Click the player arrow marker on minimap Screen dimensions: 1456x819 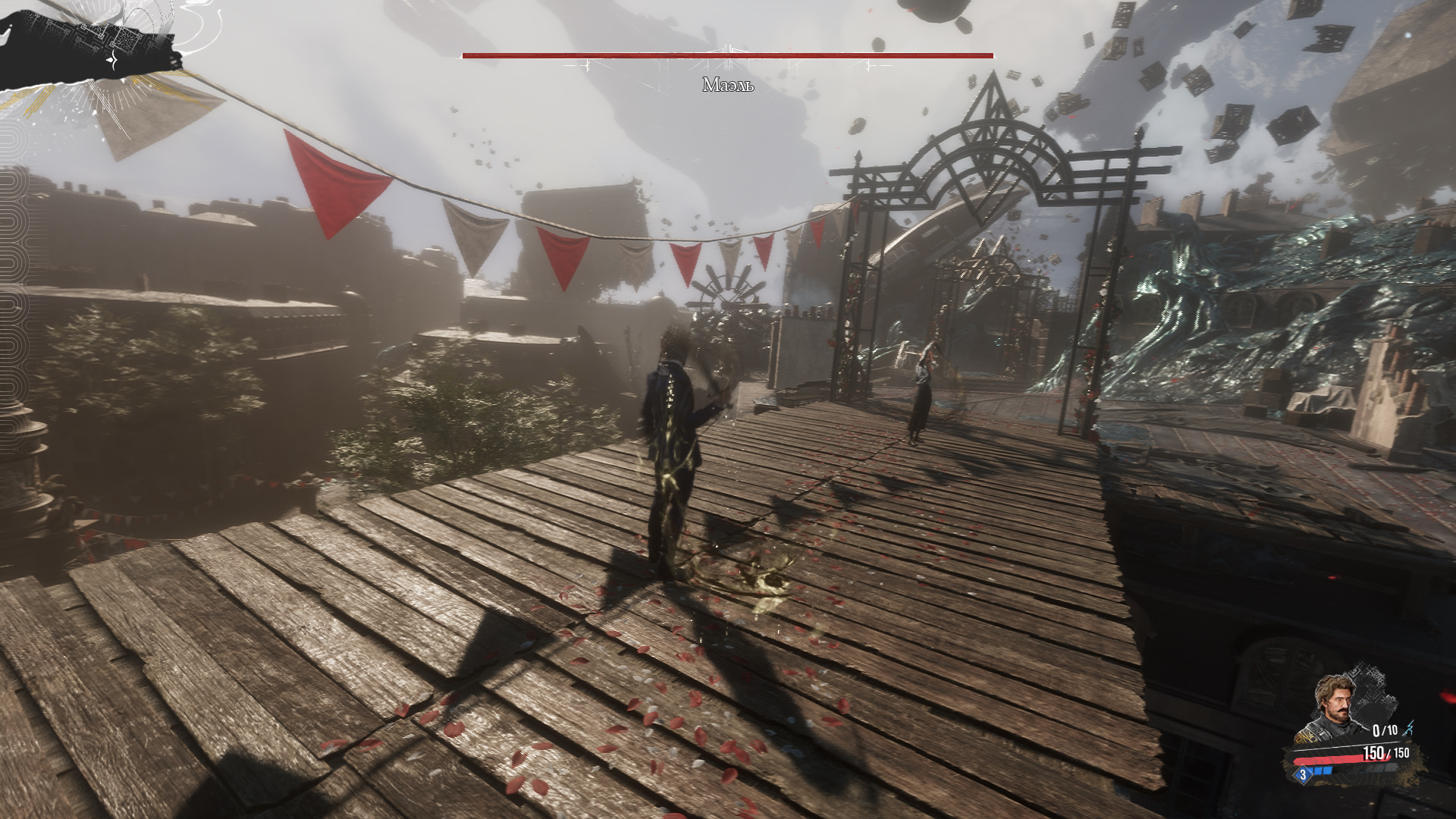(112, 60)
